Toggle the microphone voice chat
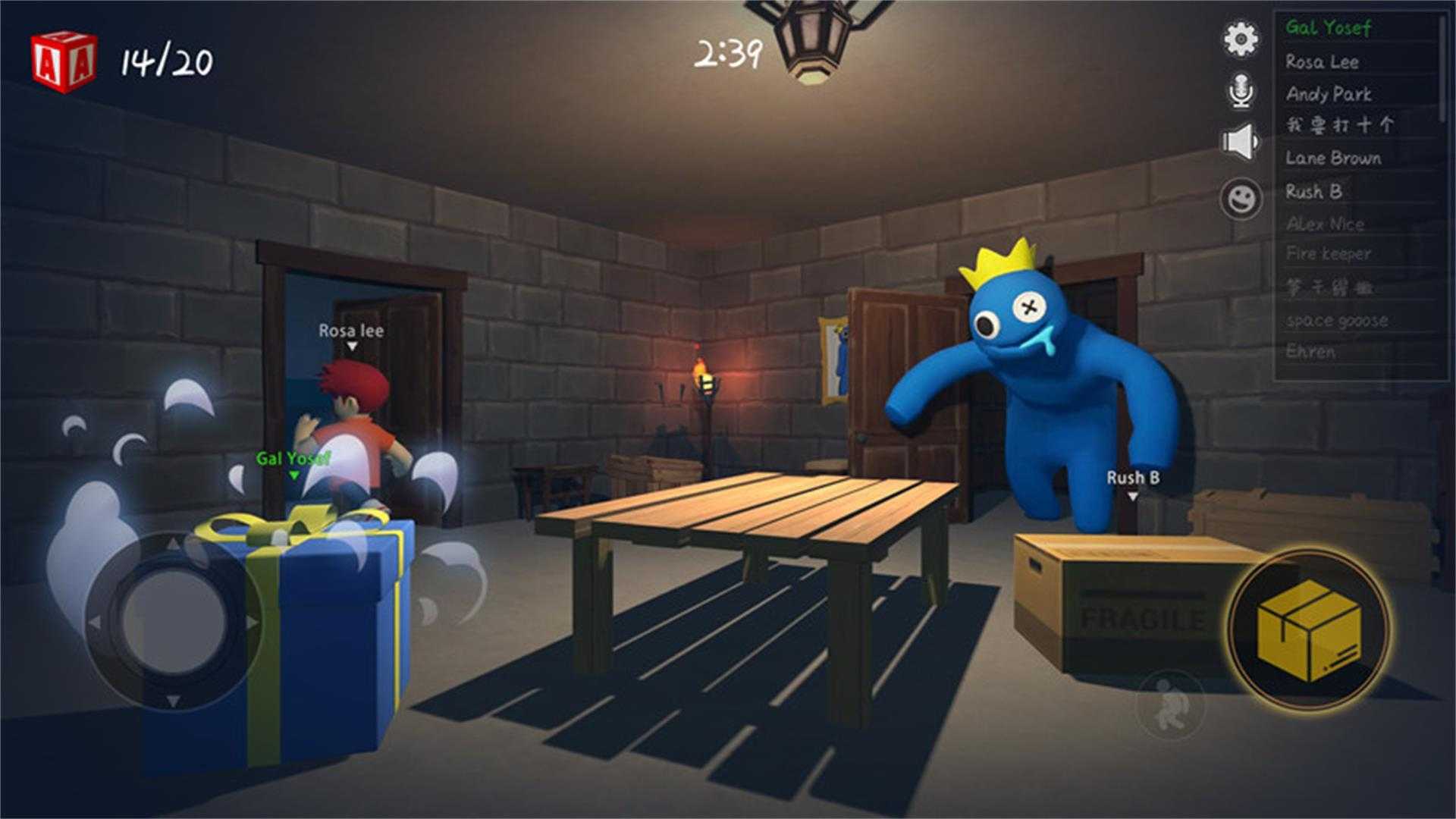Viewport: 1456px width, 819px height. point(1241,91)
